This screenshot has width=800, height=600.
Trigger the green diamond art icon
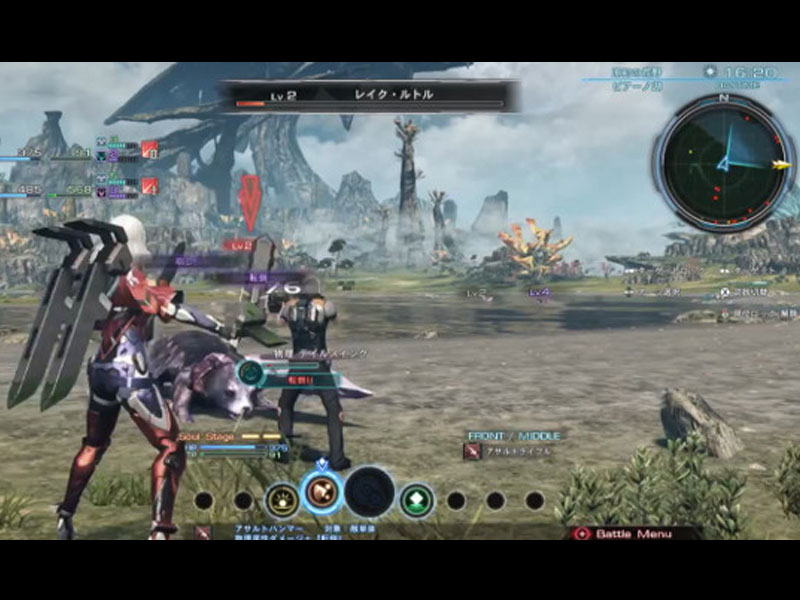coord(416,499)
